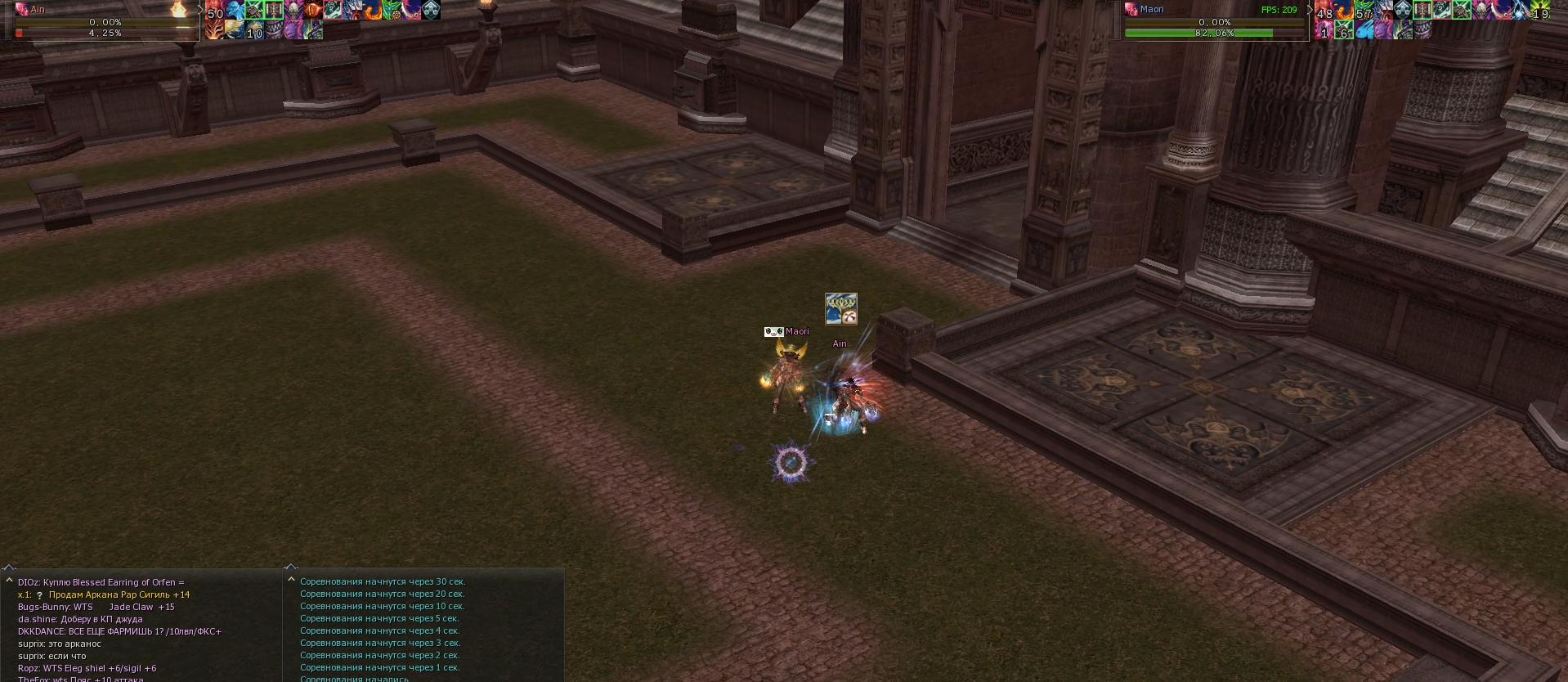Click Ain's character portrait in status window
Image resolution: width=1568 pixels, height=682 pixels.
(x=22, y=11)
